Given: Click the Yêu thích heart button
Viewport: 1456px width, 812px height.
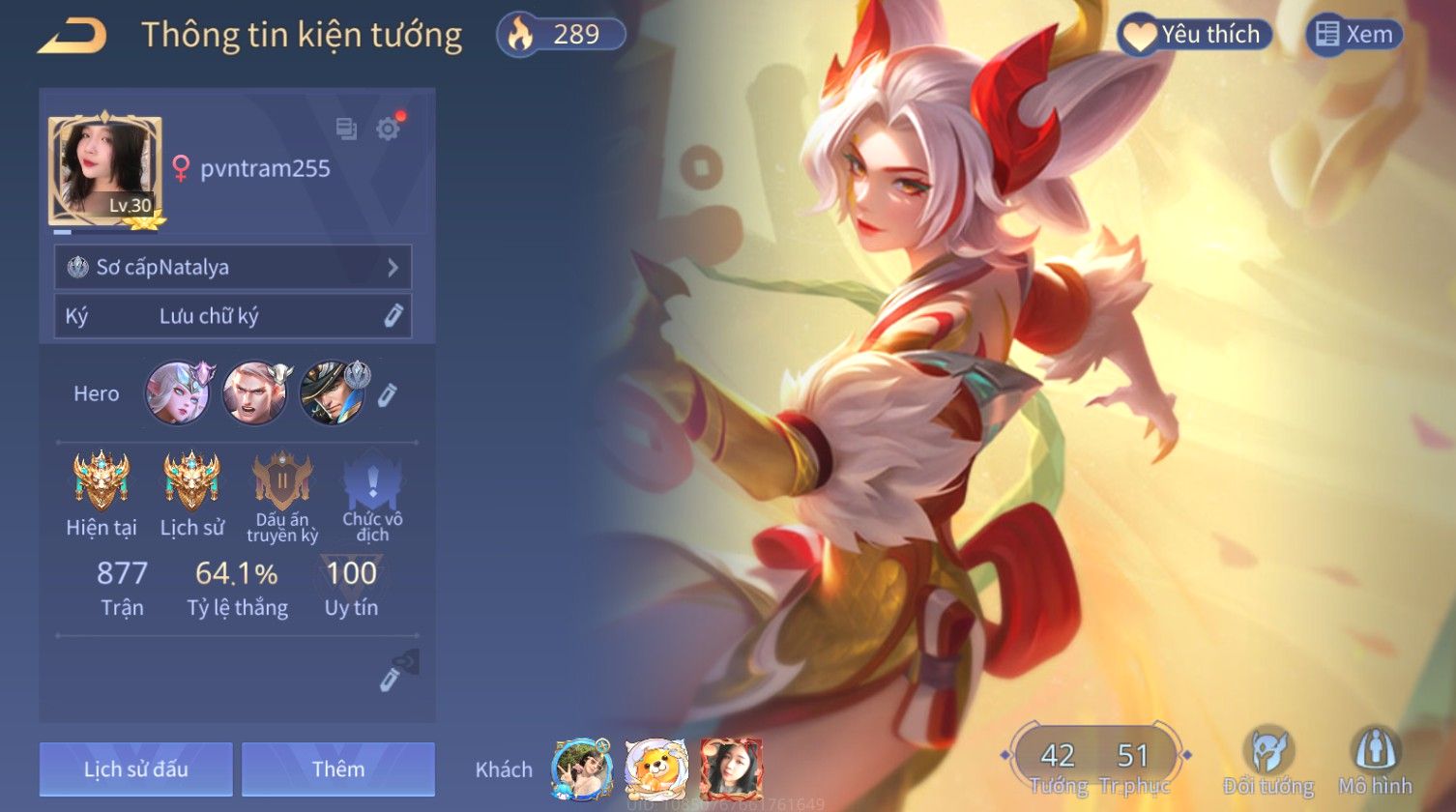Looking at the screenshot, I should pos(1194,36).
